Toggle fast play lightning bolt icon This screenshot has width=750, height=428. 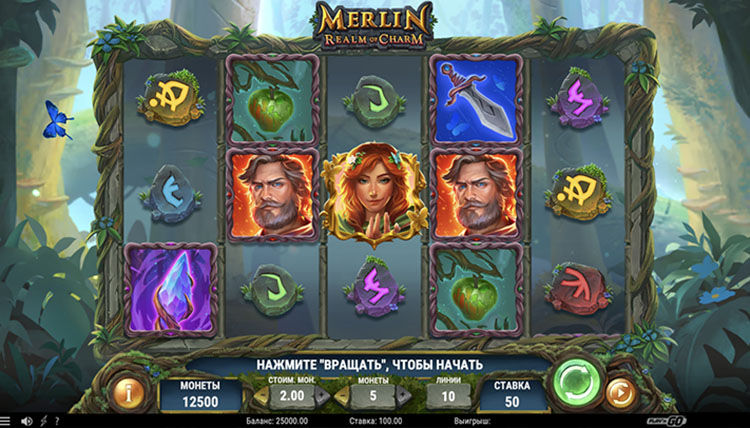click(x=42, y=421)
